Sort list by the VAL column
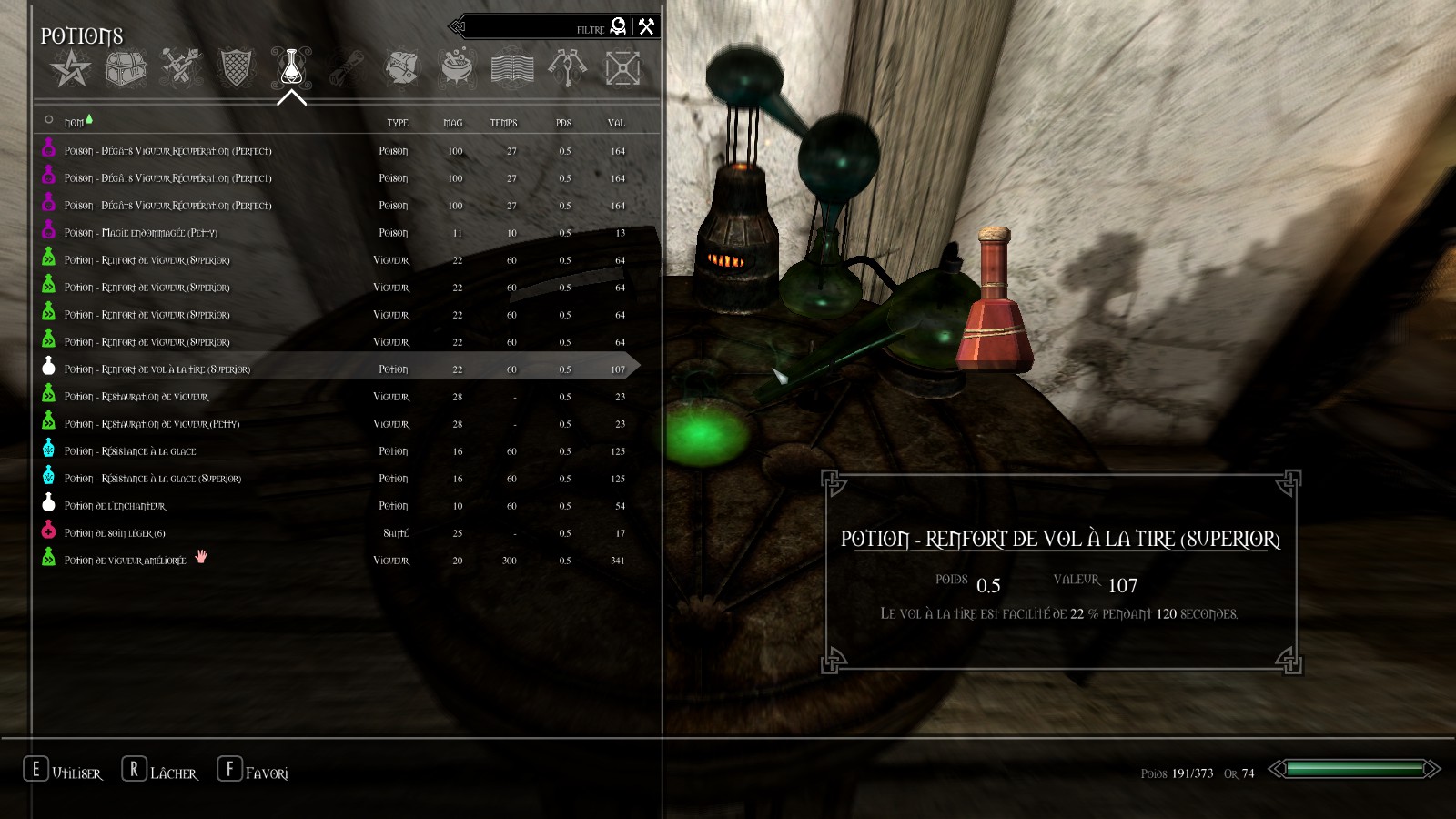Screen dimensions: 1456x819 616,123
